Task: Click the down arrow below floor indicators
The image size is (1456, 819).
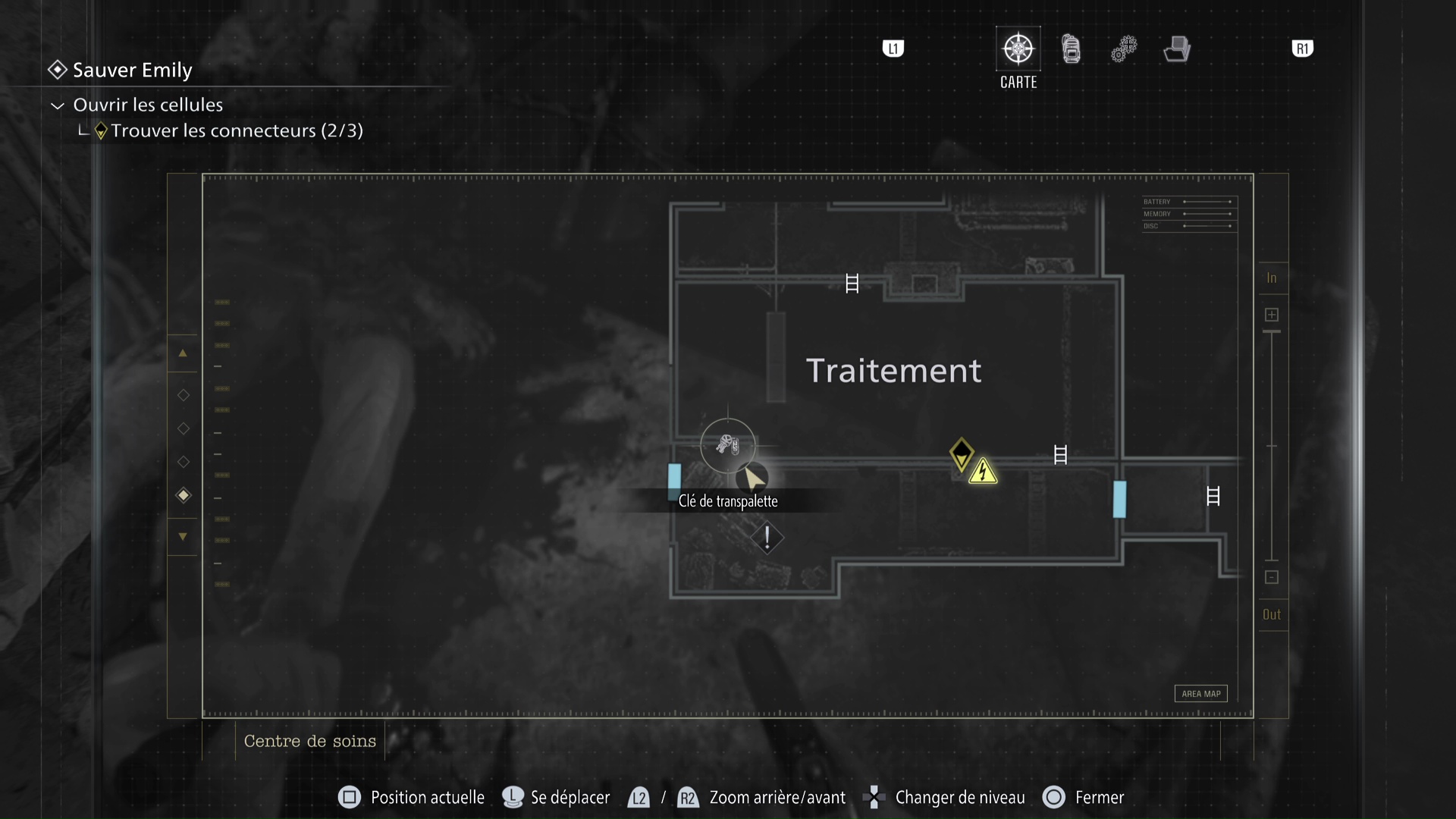Action: (x=183, y=536)
